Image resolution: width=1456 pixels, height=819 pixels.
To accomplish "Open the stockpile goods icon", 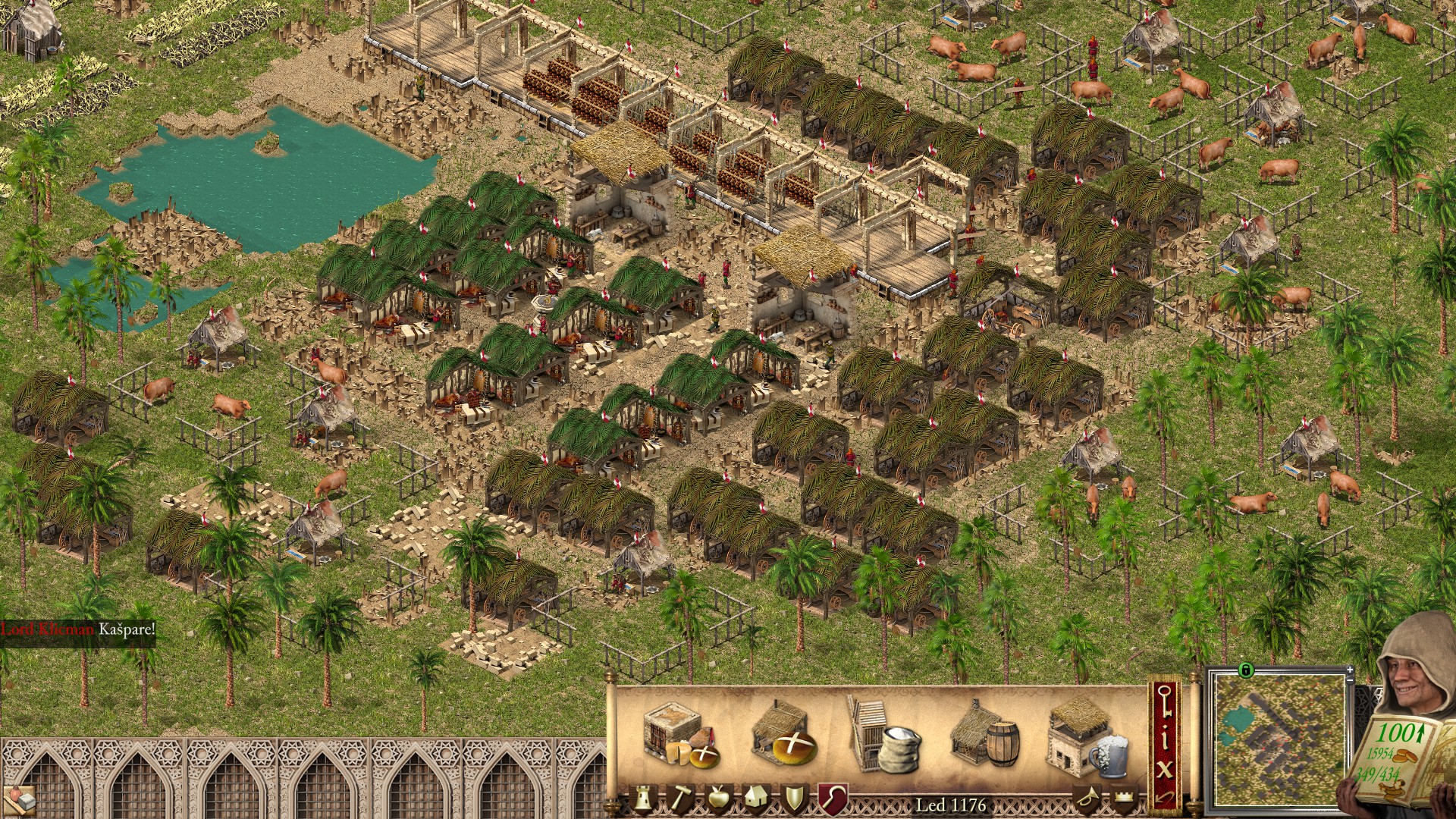I will (20, 799).
